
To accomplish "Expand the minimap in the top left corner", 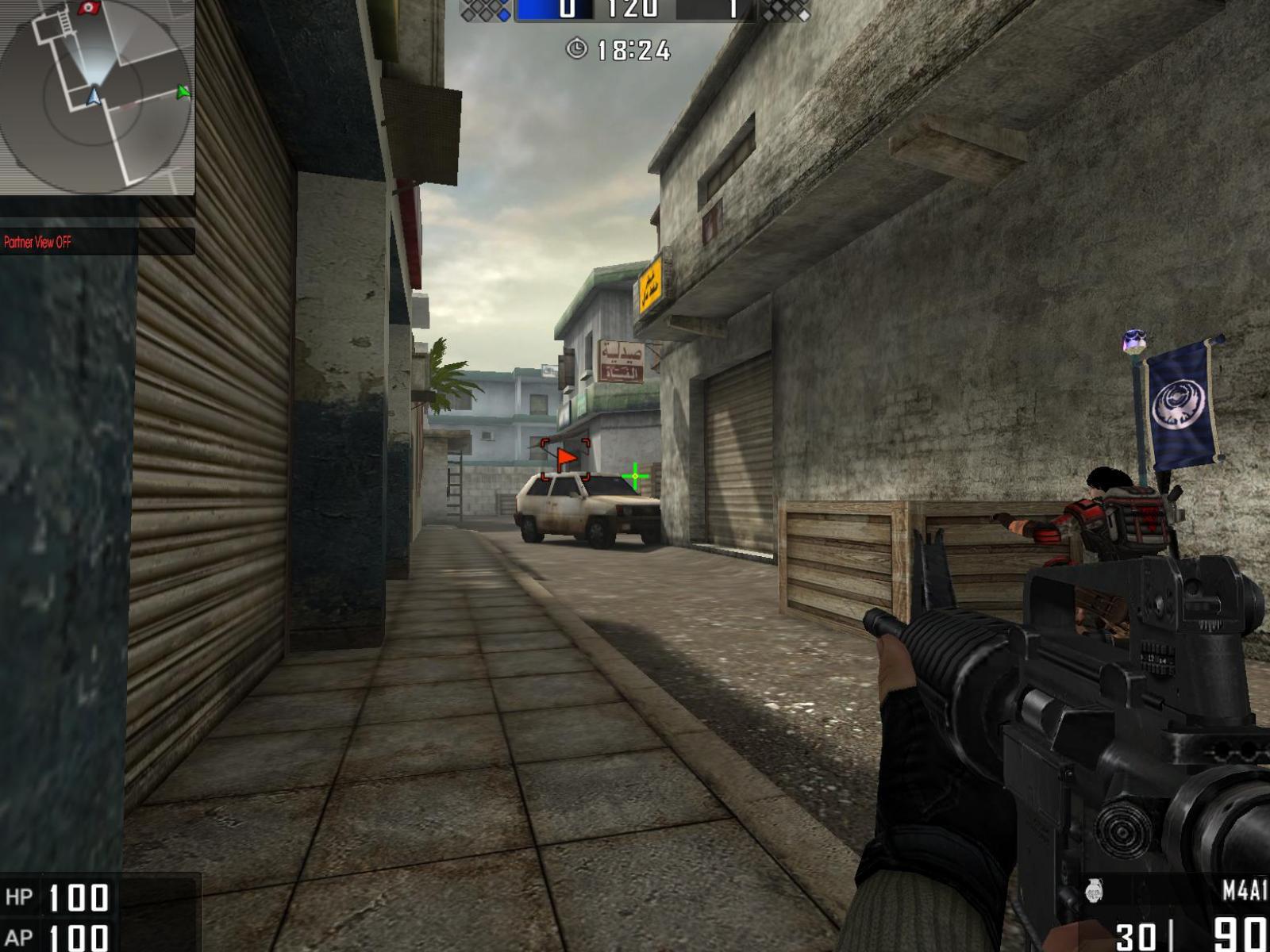I will point(95,95).
